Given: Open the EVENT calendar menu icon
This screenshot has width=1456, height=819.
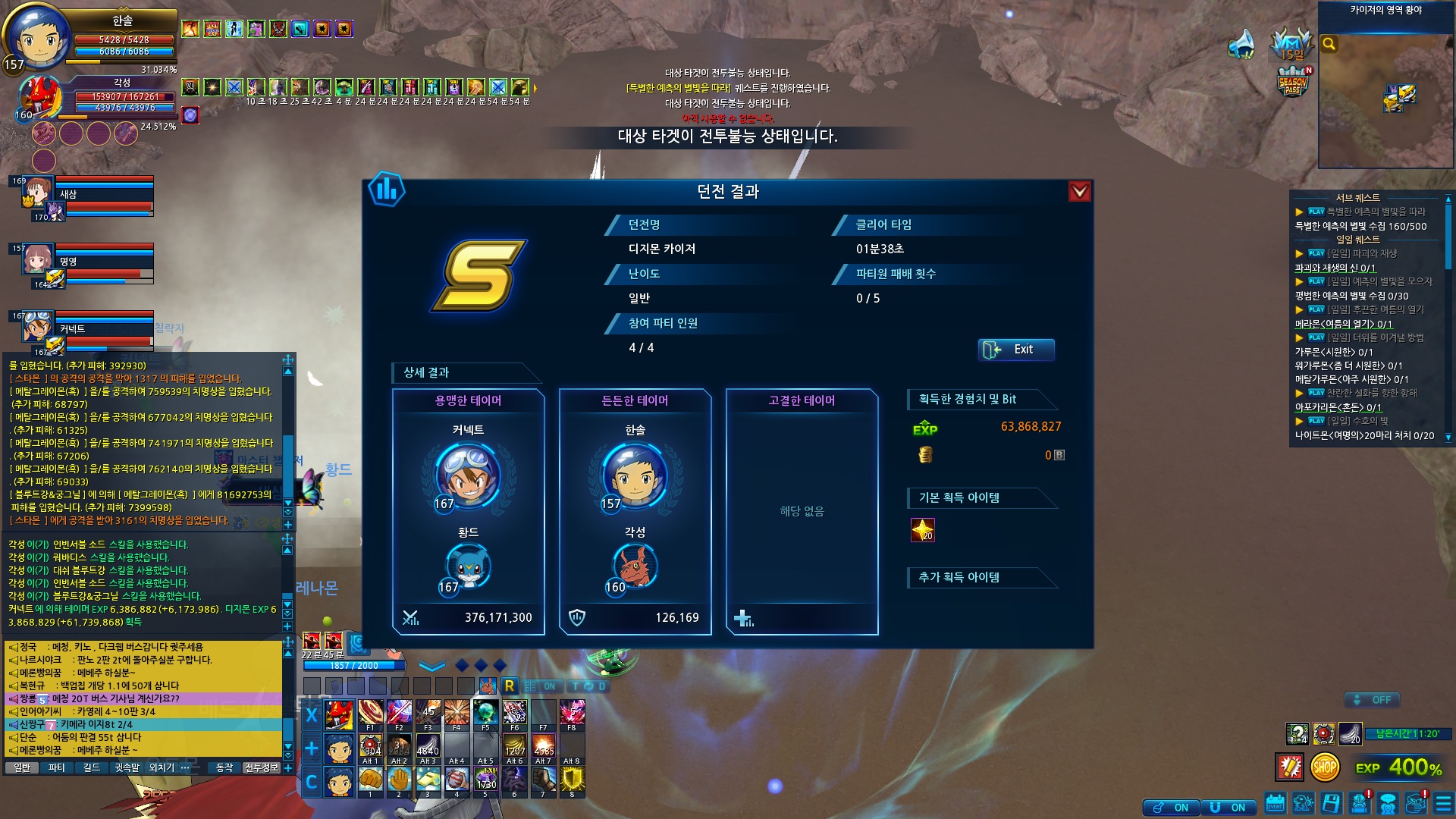Looking at the screenshot, I should [x=1276, y=803].
